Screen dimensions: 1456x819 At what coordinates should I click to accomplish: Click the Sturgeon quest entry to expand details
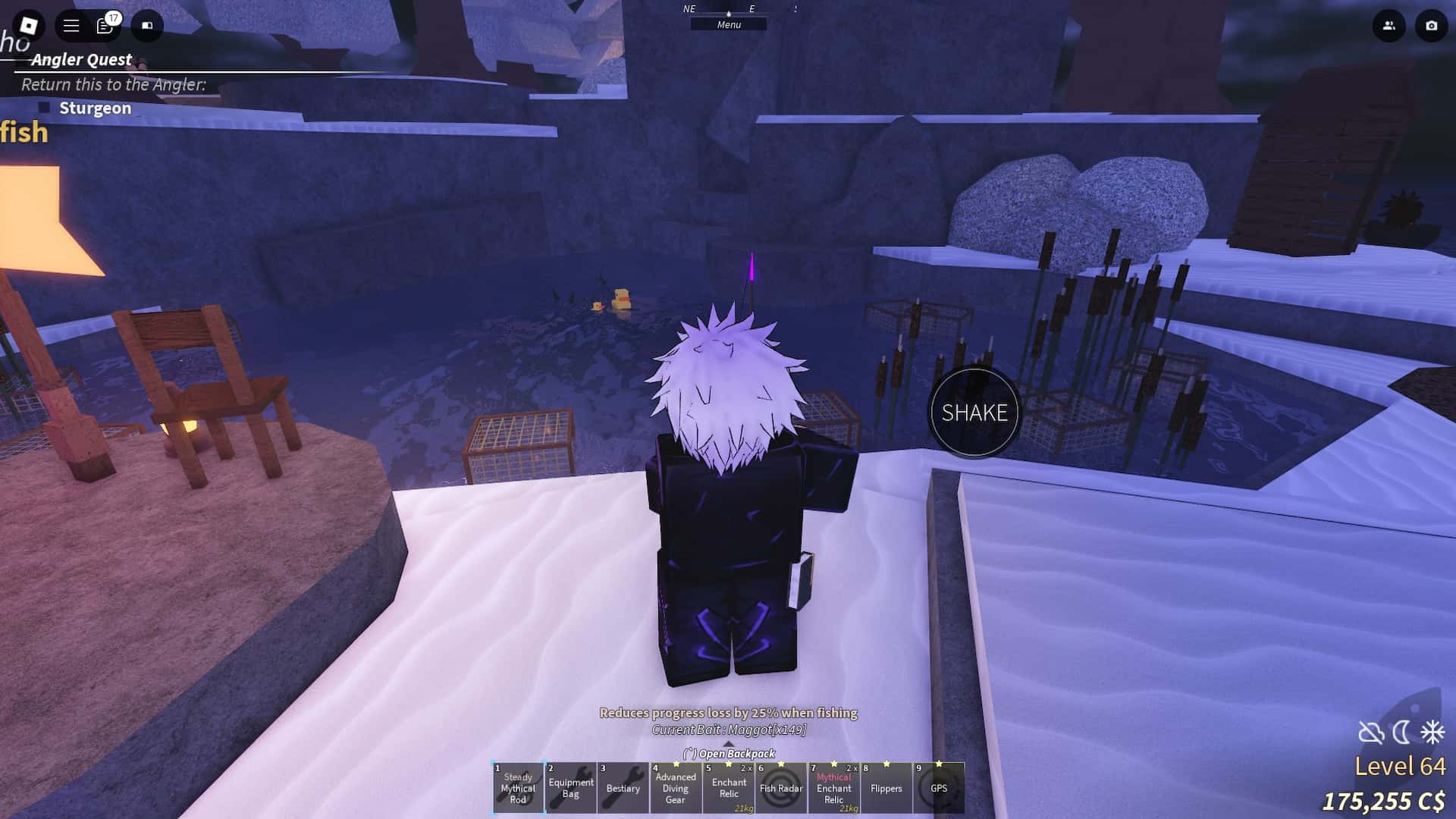(94, 108)
